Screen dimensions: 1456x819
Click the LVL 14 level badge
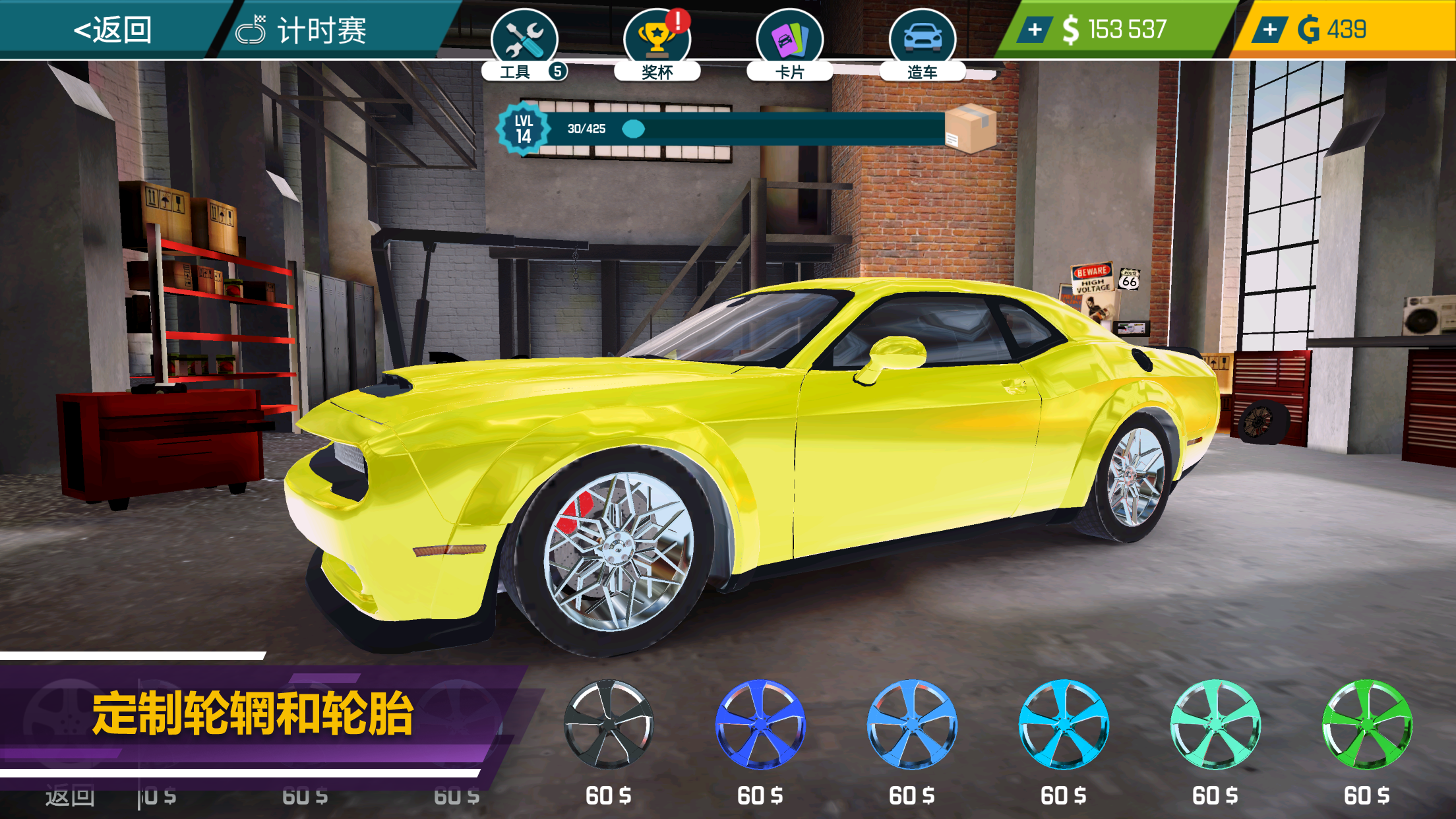(x=524, y=130)
